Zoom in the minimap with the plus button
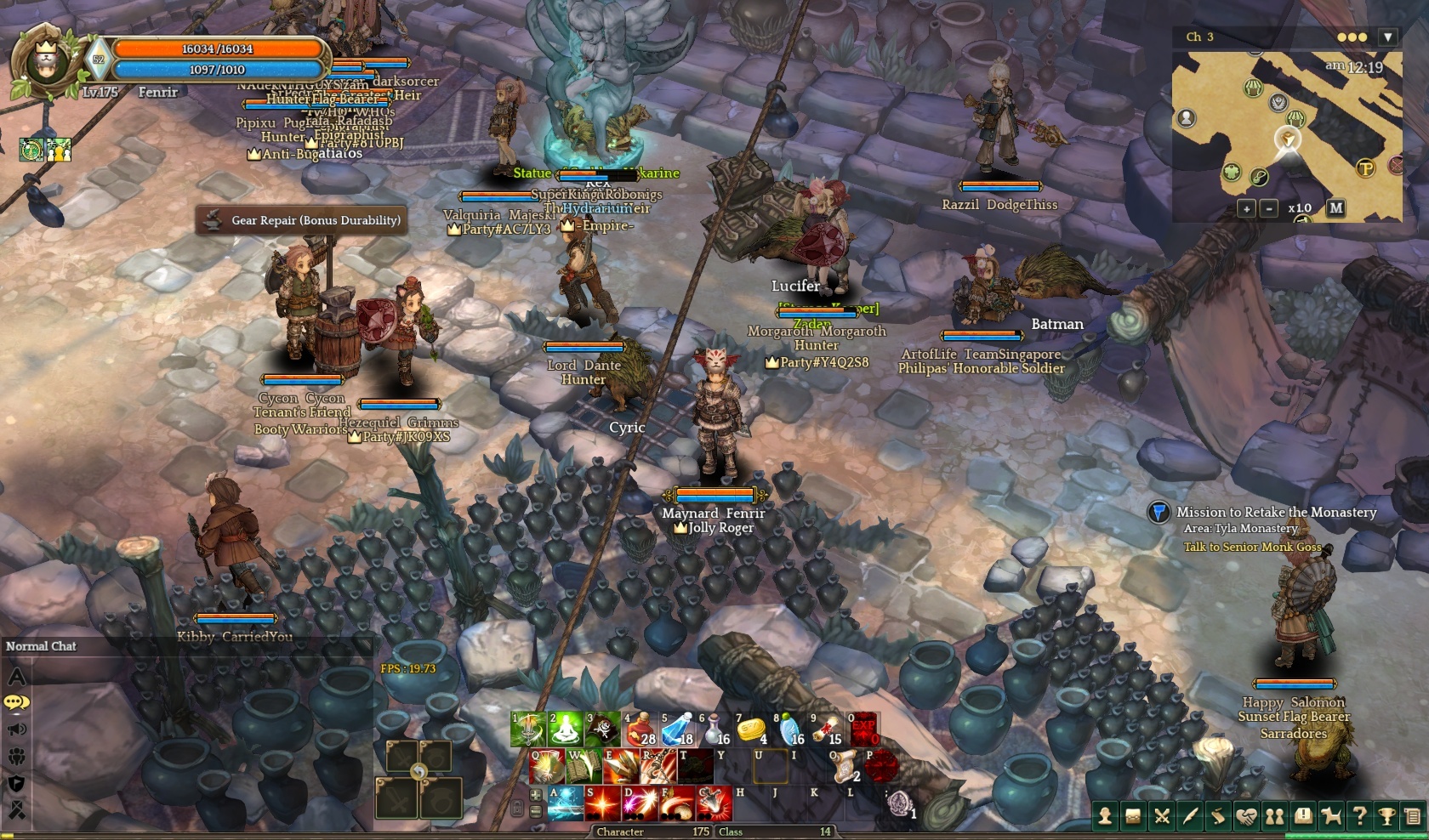The height and width of the screenshot is (840, 1429). [1246, 208]
